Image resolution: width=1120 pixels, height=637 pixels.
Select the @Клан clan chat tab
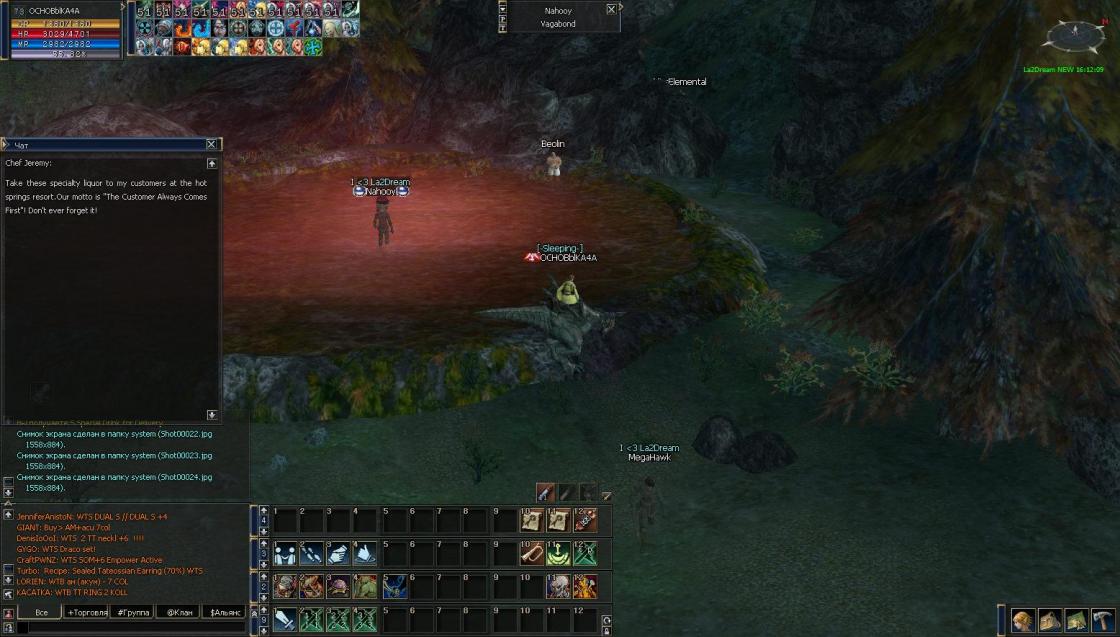point(180,612)
